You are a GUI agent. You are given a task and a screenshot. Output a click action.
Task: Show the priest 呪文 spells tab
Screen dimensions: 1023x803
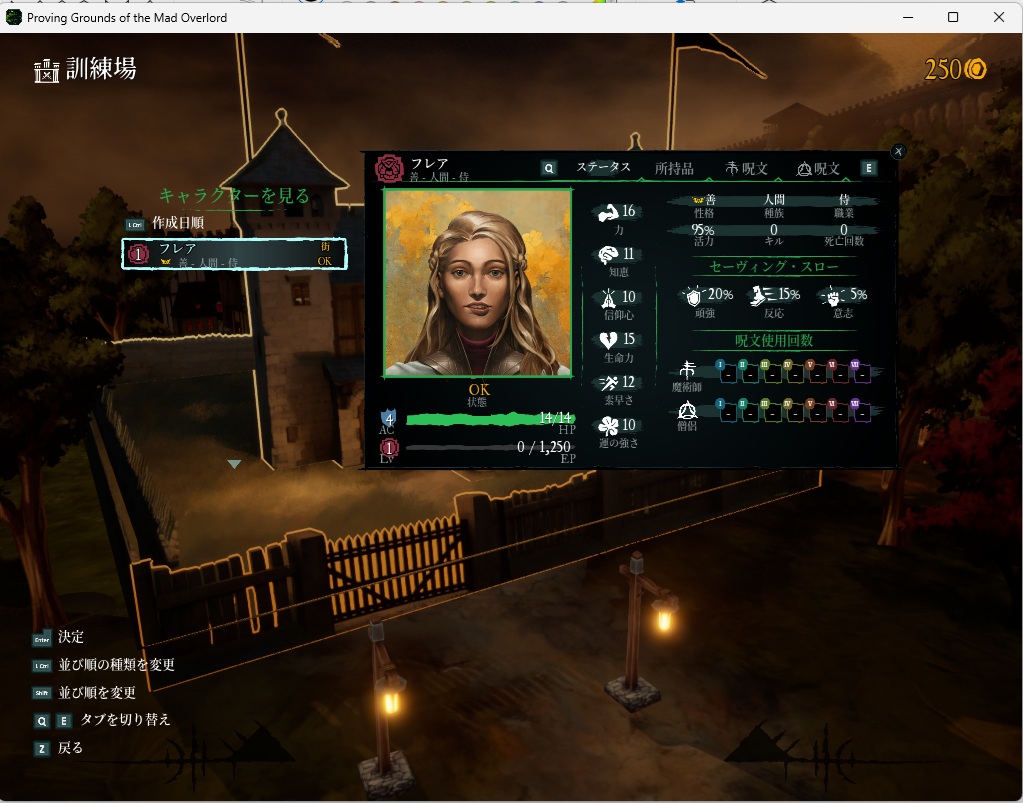[x=819, y=169]
